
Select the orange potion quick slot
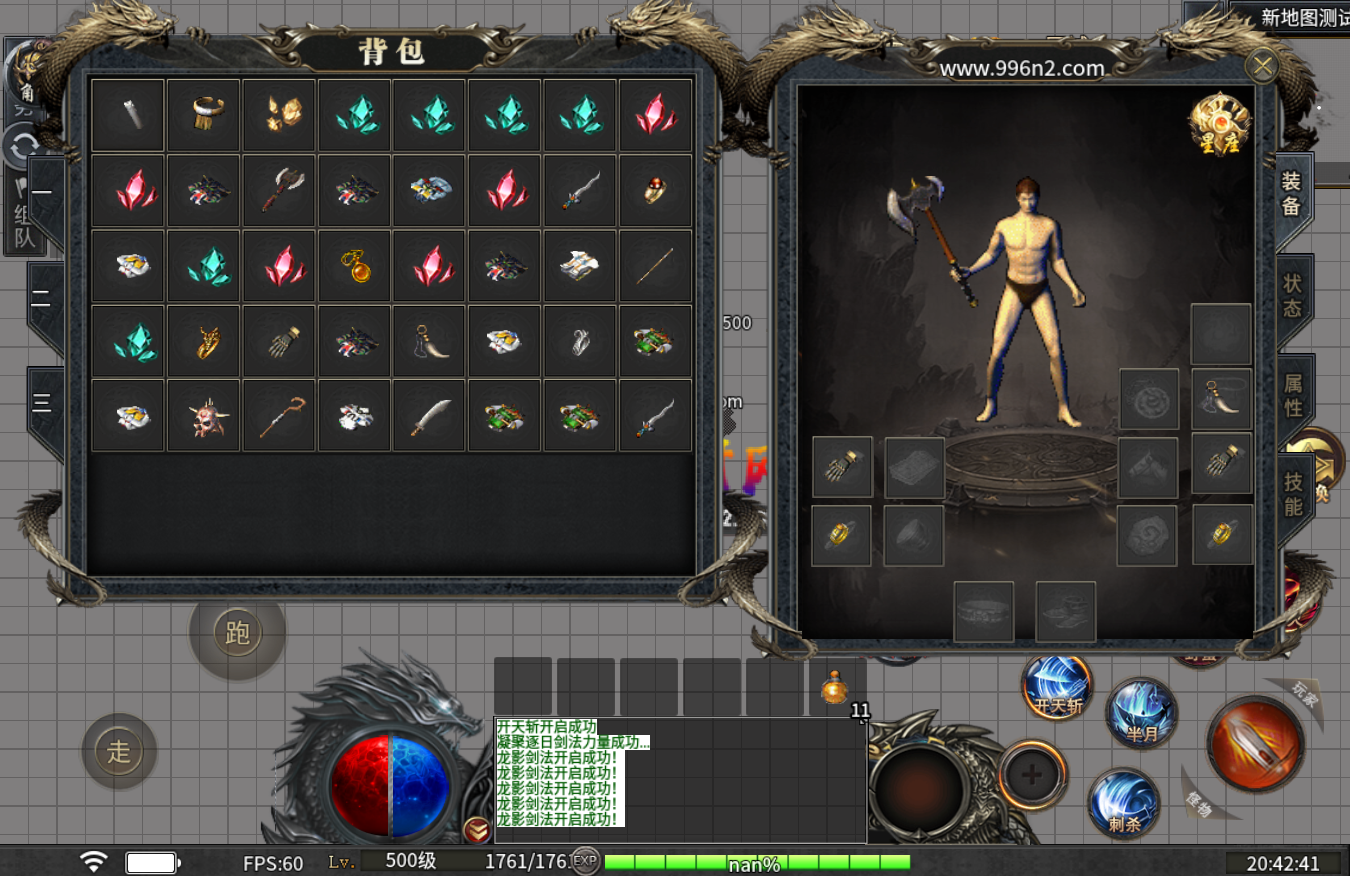pos(835,687)
